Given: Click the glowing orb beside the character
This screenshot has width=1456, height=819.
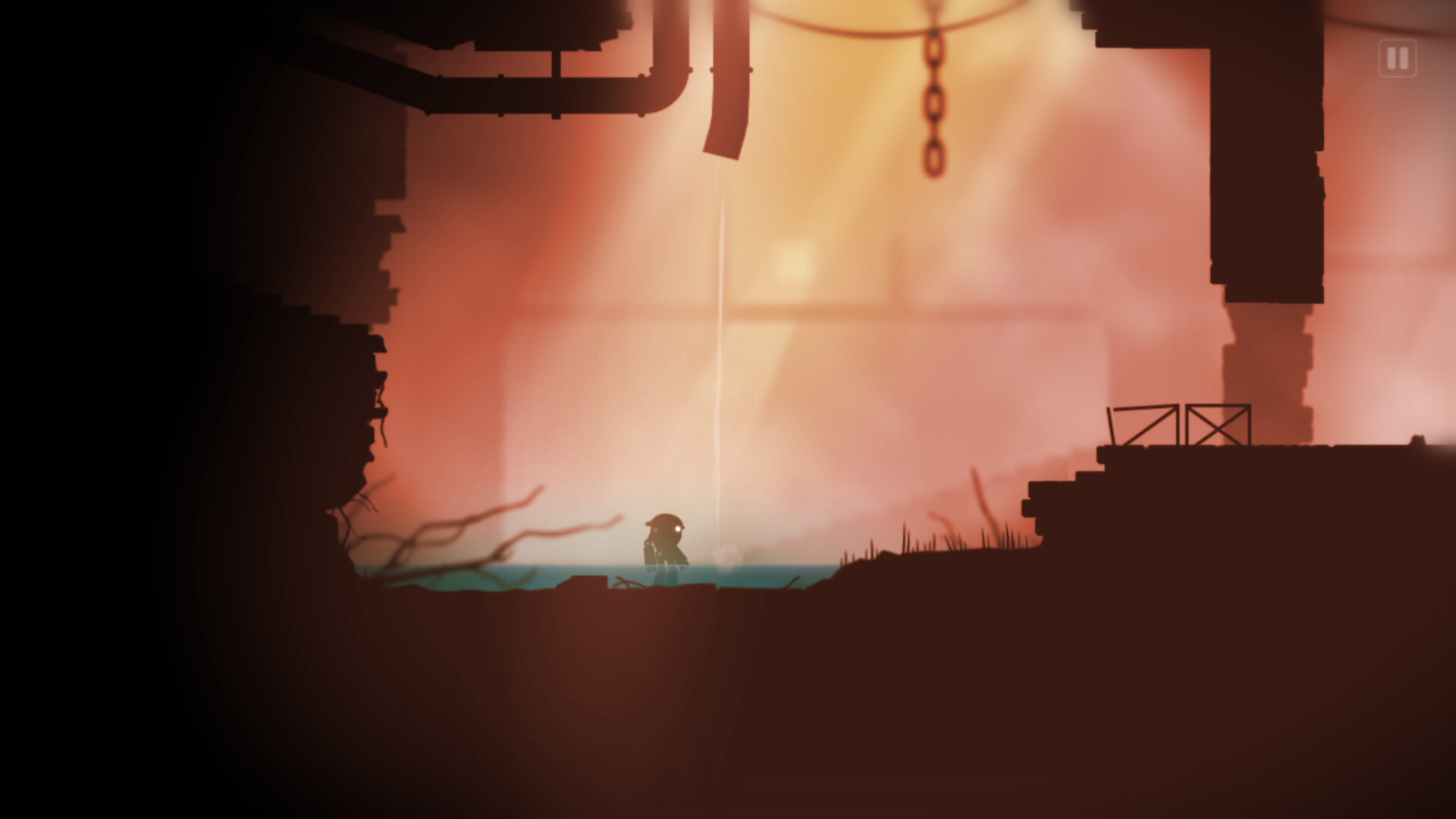Looking at the screenshot, I should click(x=726, y=556).
